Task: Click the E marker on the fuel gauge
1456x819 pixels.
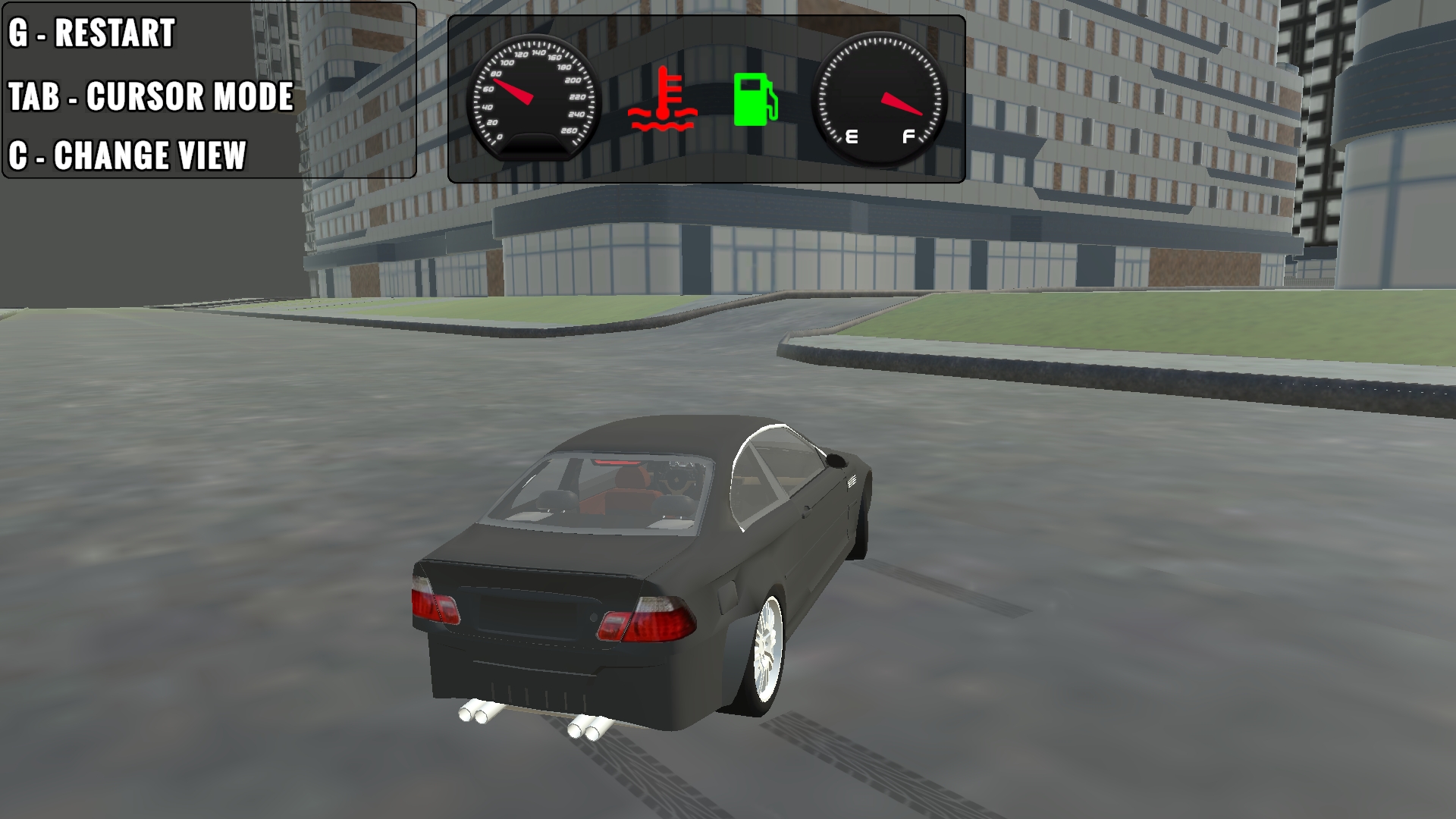Action: tap(852, 135)
